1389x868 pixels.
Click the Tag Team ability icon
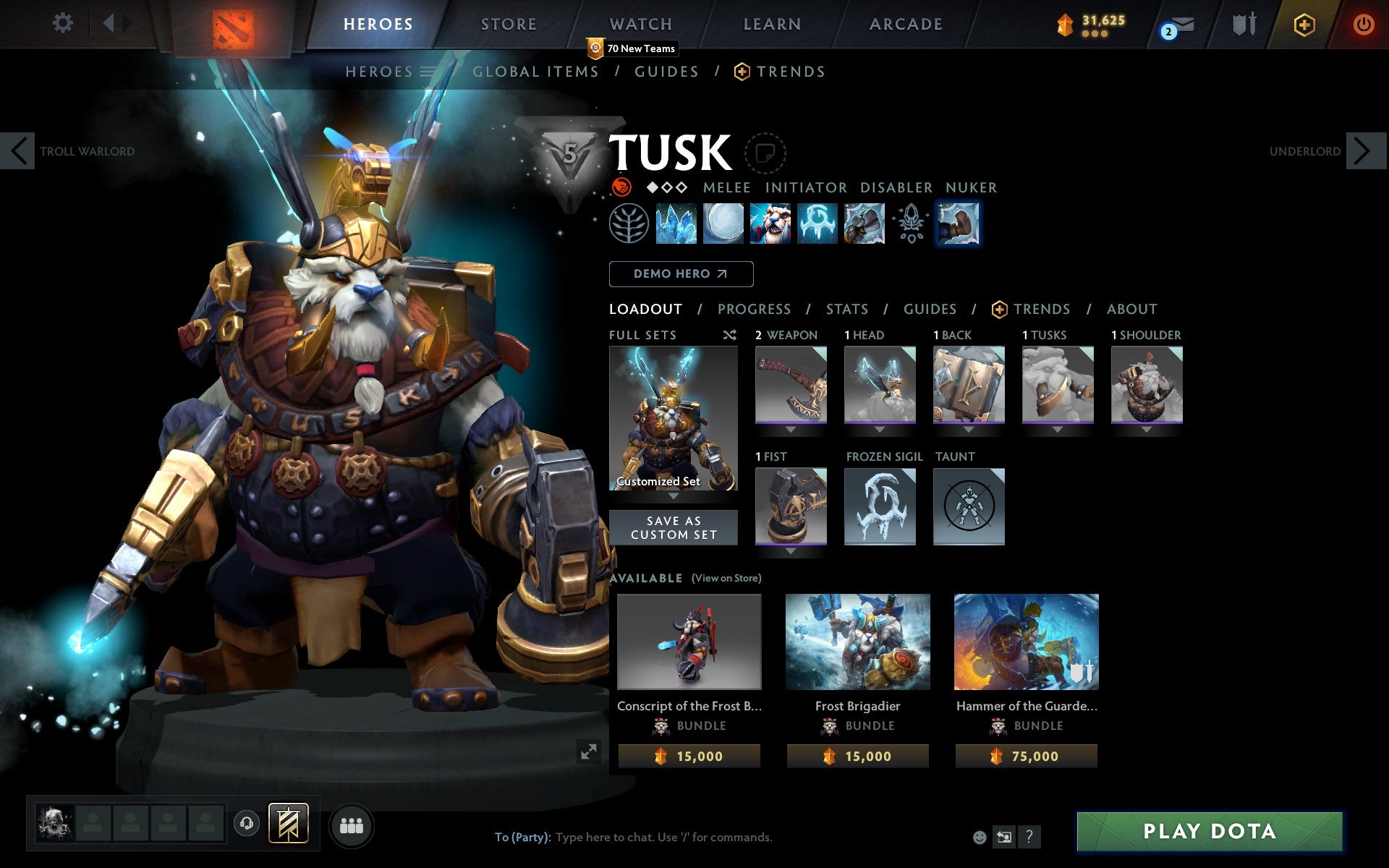coord(769,224)
